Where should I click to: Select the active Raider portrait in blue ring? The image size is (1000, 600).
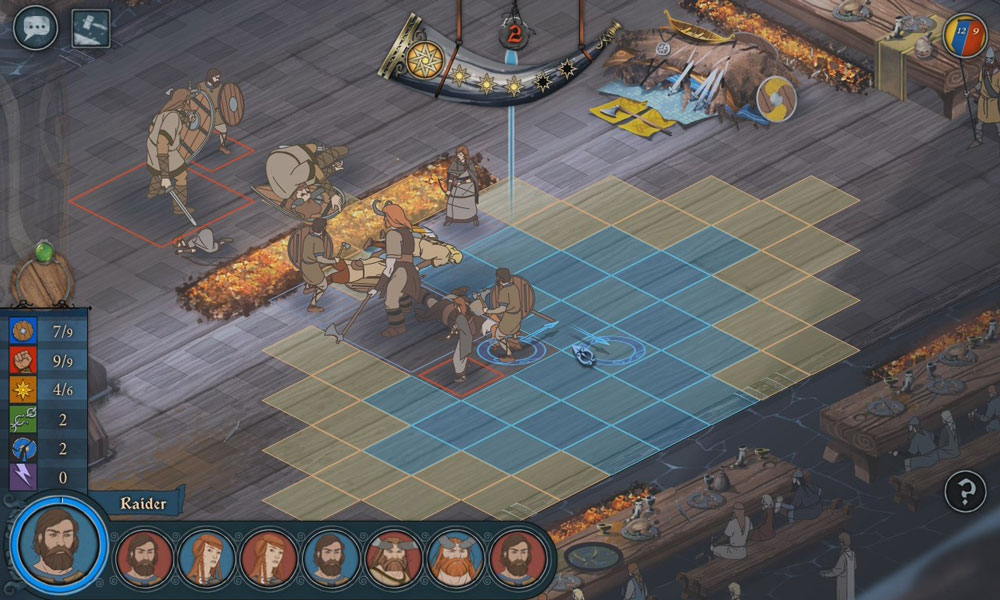point(59,541)
